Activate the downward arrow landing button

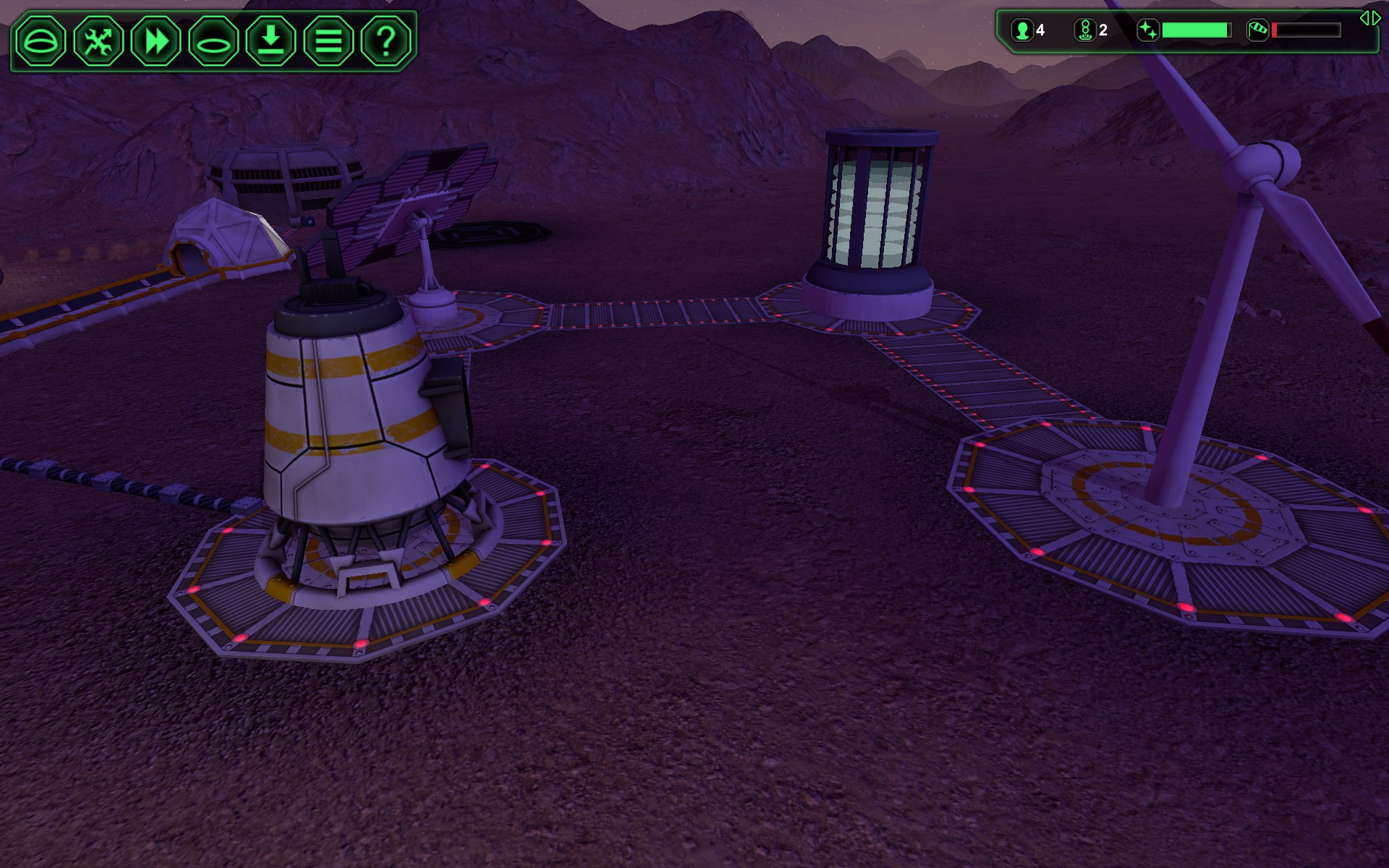[x=271, y=41]
